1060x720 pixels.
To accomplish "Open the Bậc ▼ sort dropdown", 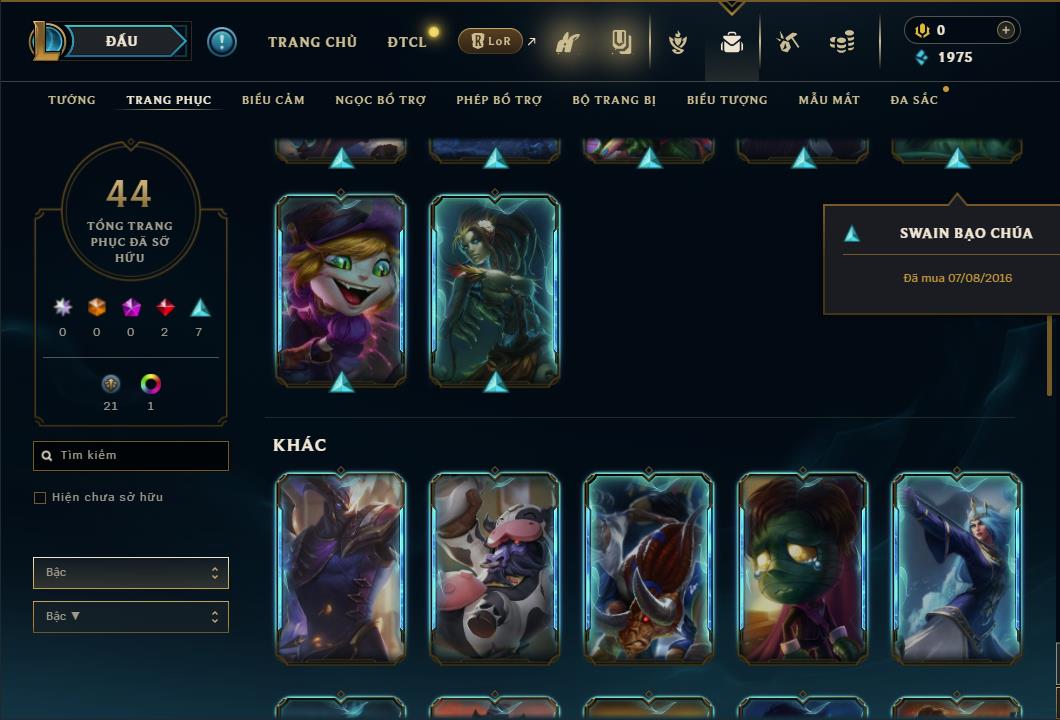I will (131, 617).
